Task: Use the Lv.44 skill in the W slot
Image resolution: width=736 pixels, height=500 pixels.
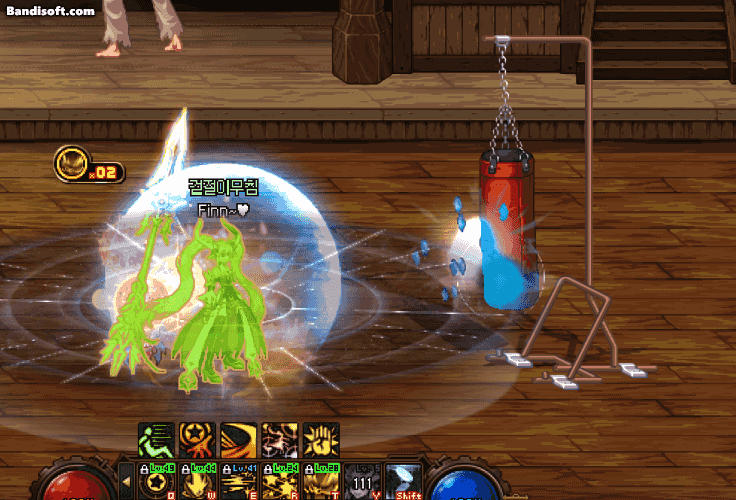Action: 197,481
